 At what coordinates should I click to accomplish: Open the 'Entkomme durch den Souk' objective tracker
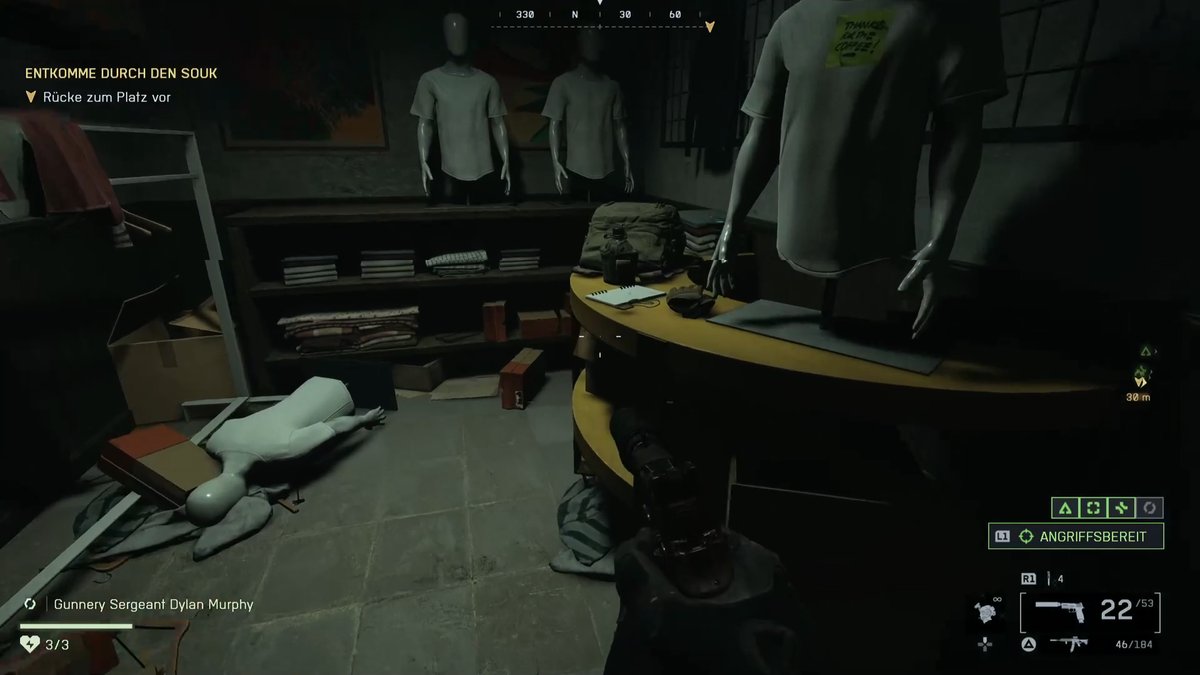click(121, 73)
